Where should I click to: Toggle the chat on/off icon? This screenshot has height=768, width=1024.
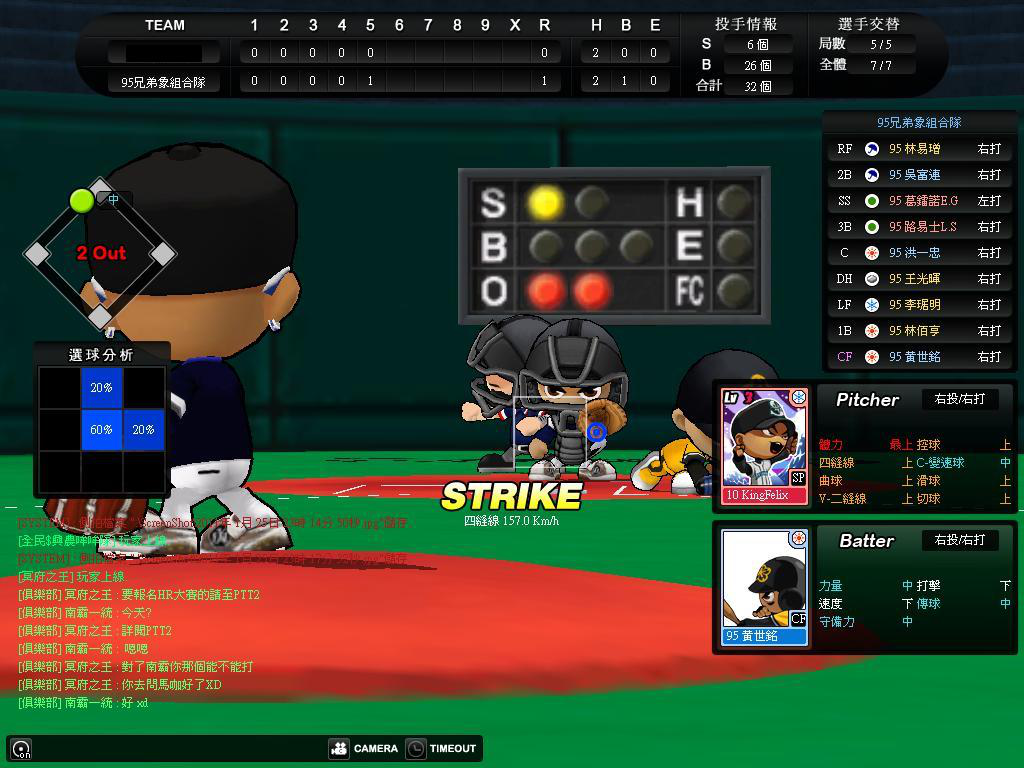(21, 749)
